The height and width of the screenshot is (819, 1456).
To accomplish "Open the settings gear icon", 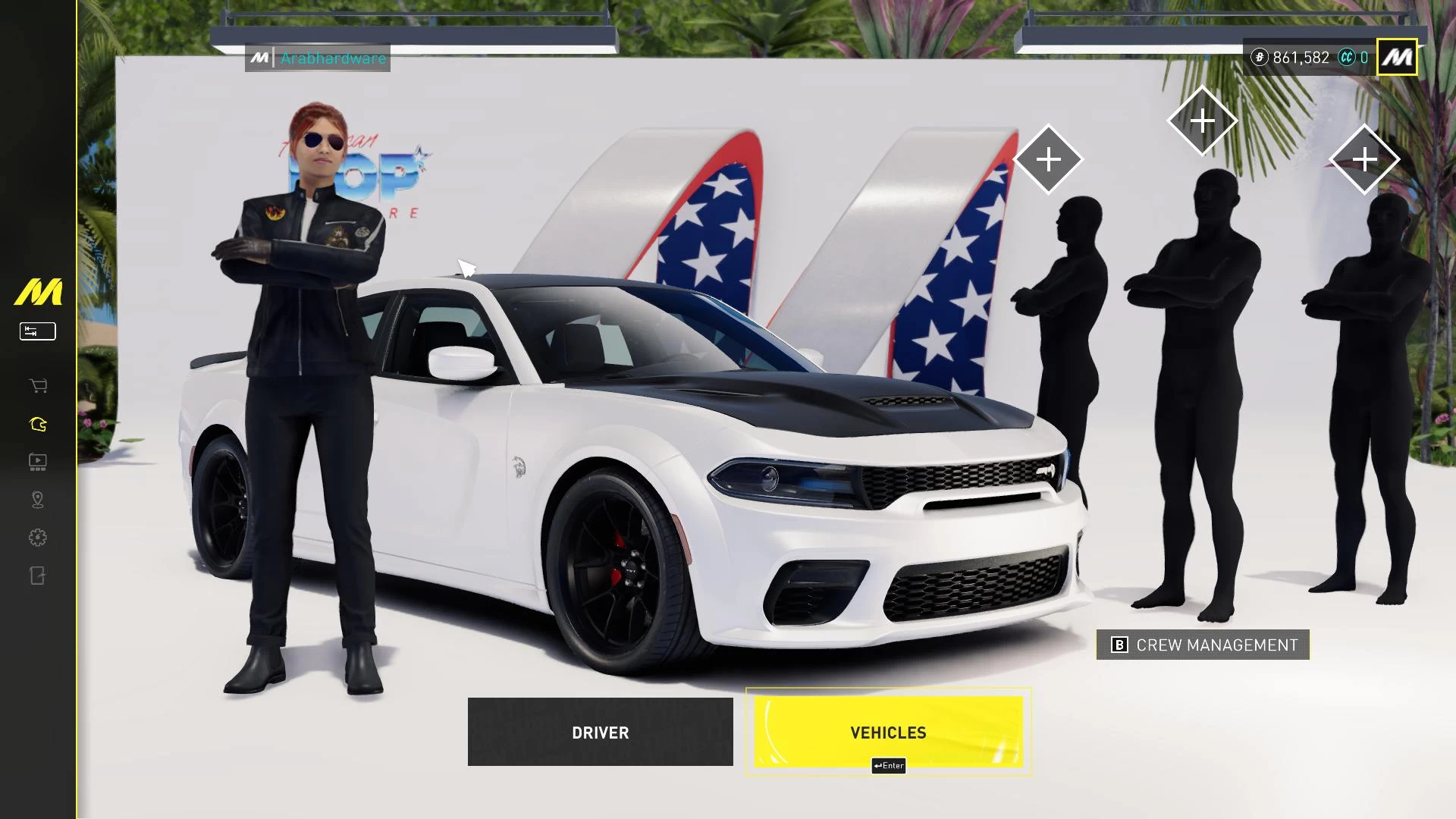I will [38, 538].
